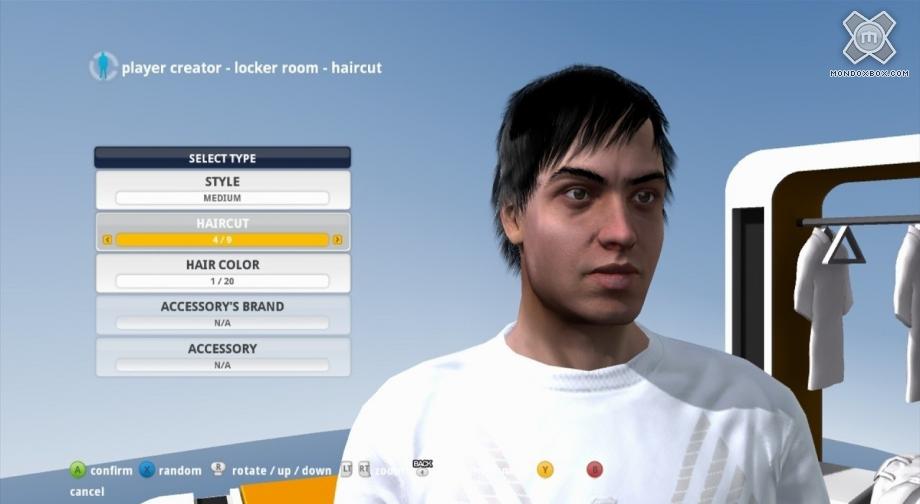
Task: Choose the Accessory row at the bottom
Action: tap(222, 356)
